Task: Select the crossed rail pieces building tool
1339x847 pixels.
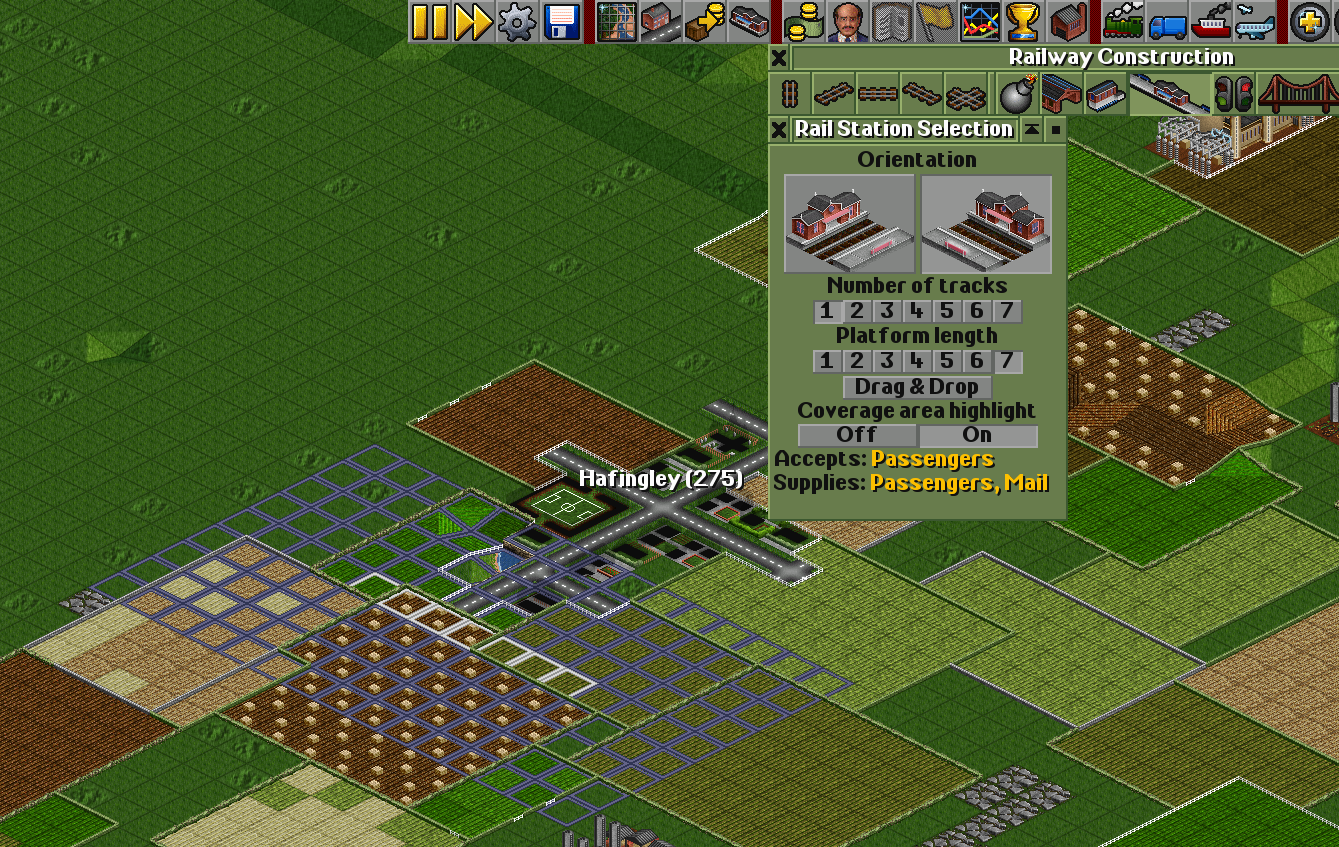Action: coord(964,92)
